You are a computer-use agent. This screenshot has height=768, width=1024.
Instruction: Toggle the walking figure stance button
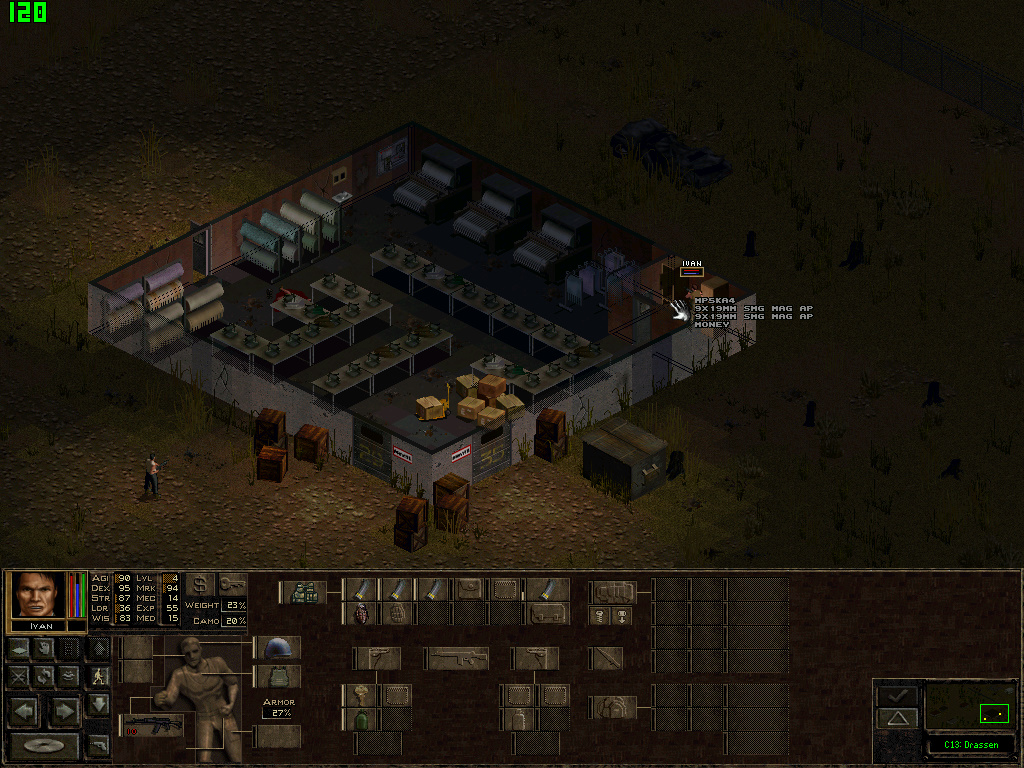98,676
